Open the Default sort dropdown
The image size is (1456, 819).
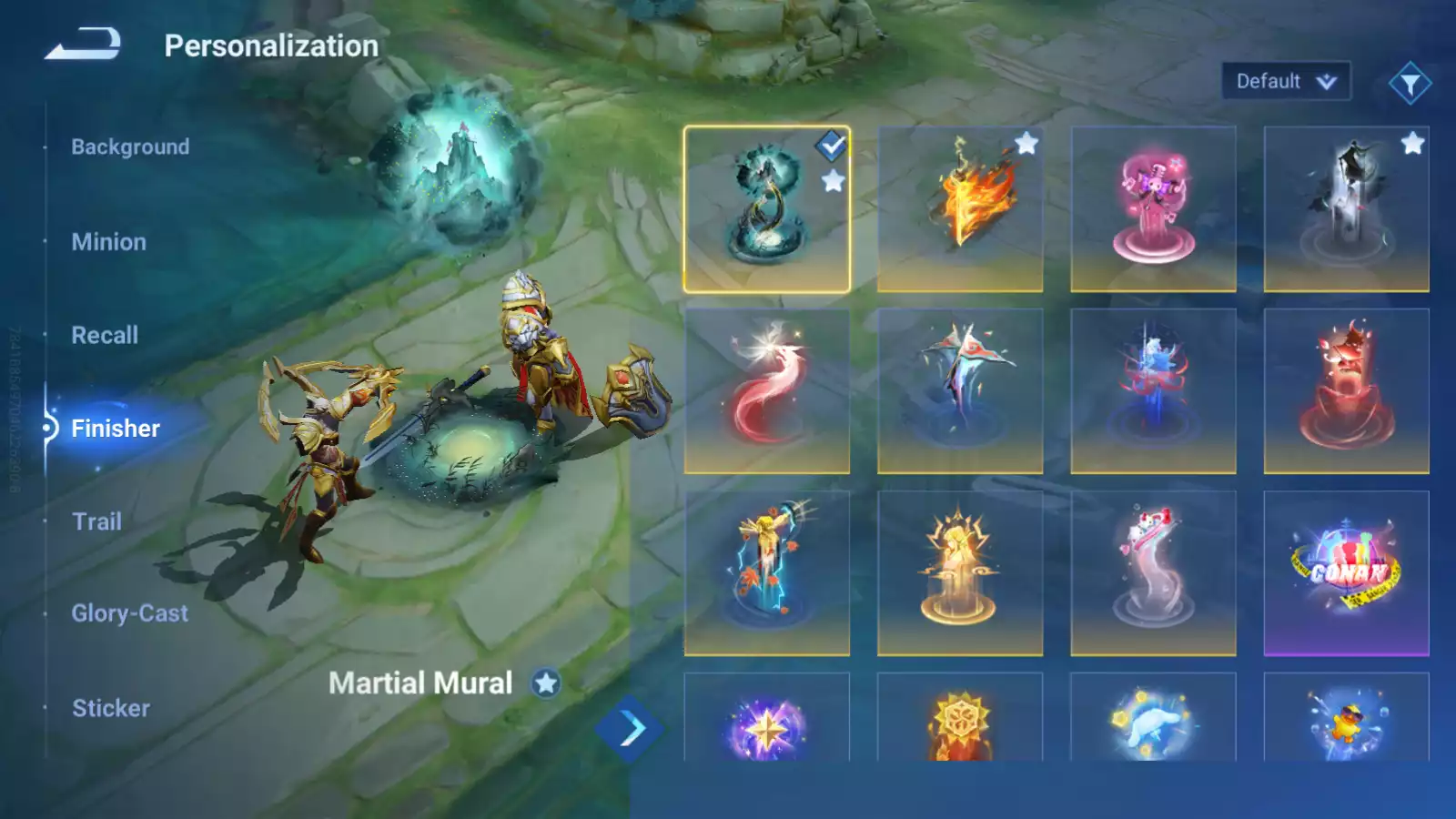tap(1285, 82)
